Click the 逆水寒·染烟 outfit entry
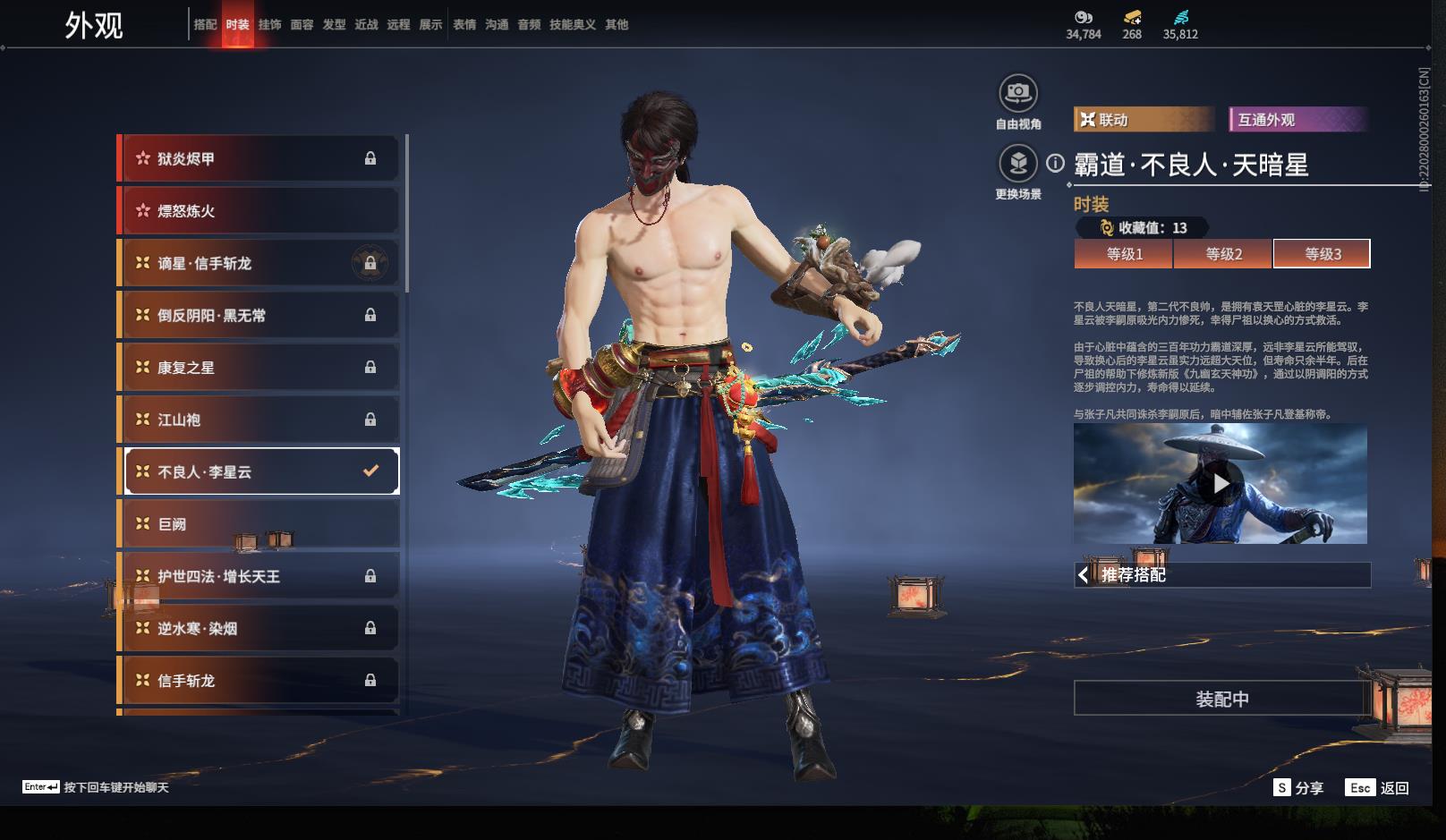Screen dimensions: 1446x840 [259, 629]
